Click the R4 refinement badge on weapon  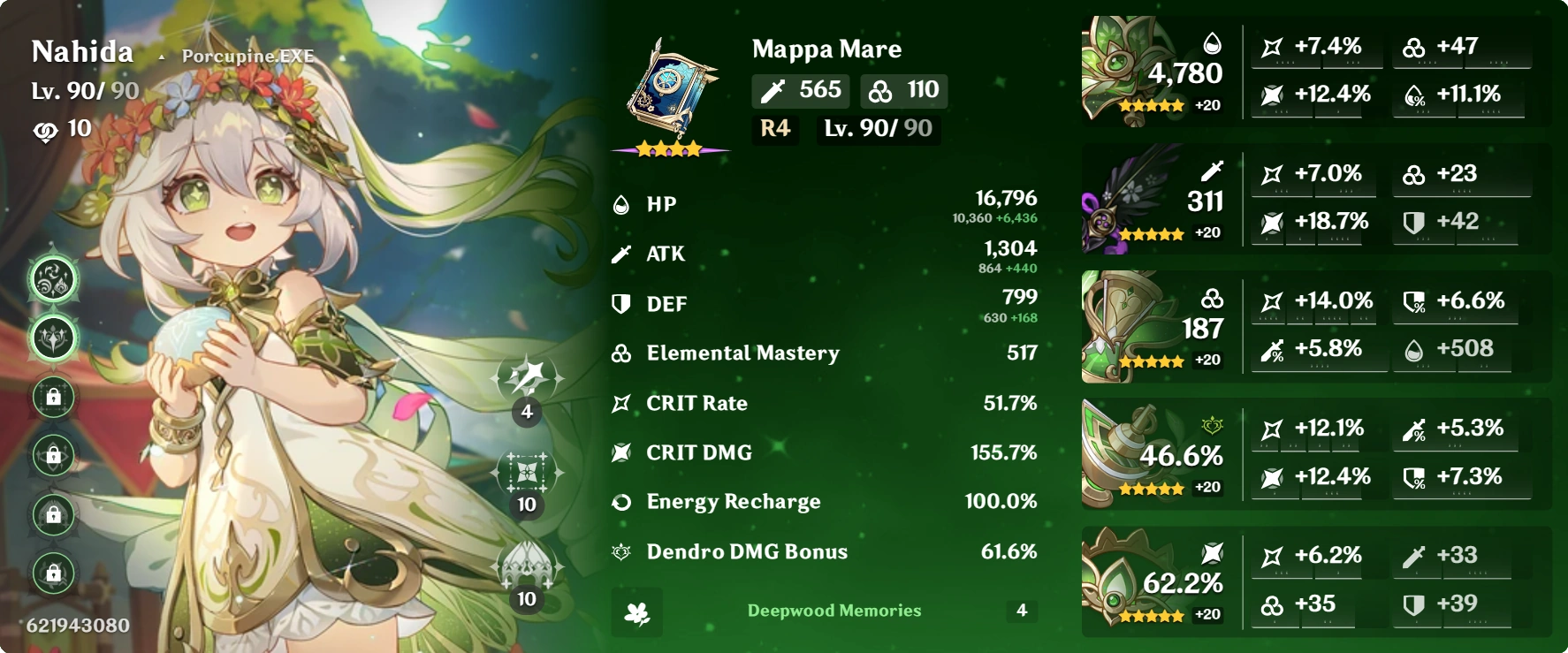pos(773,129)
